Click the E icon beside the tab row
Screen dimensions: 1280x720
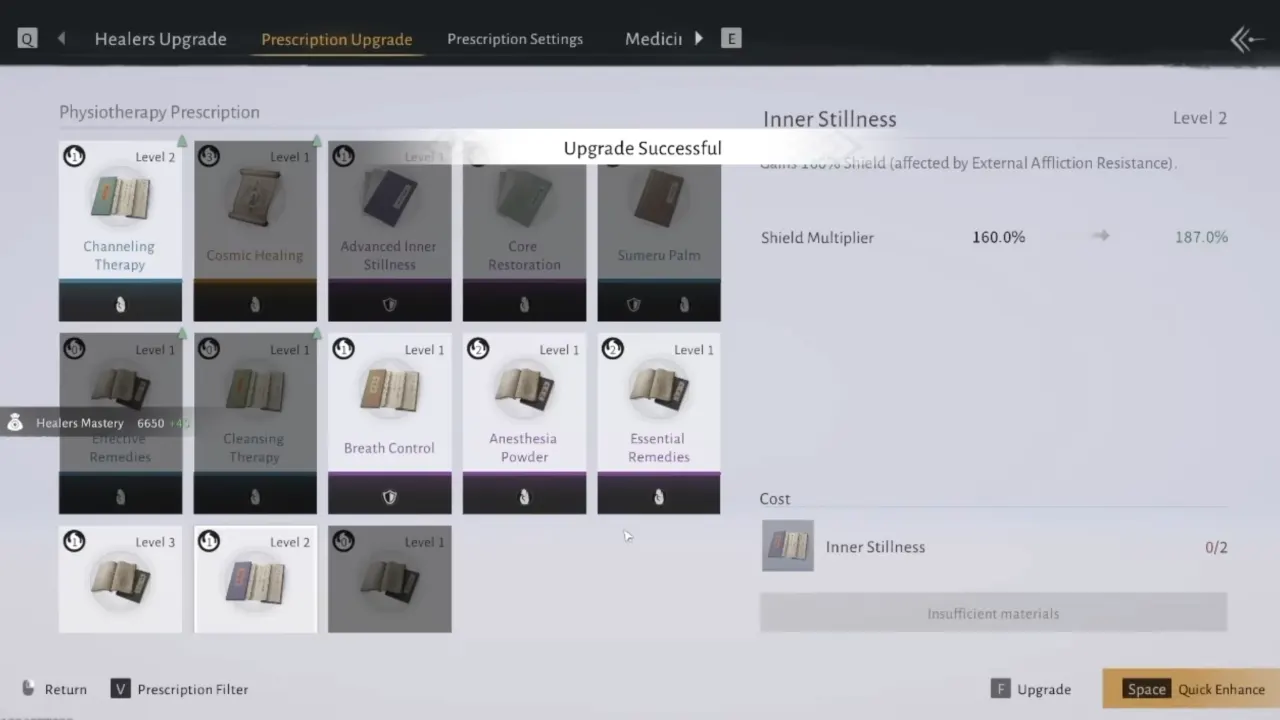click(x=731, y=38)
